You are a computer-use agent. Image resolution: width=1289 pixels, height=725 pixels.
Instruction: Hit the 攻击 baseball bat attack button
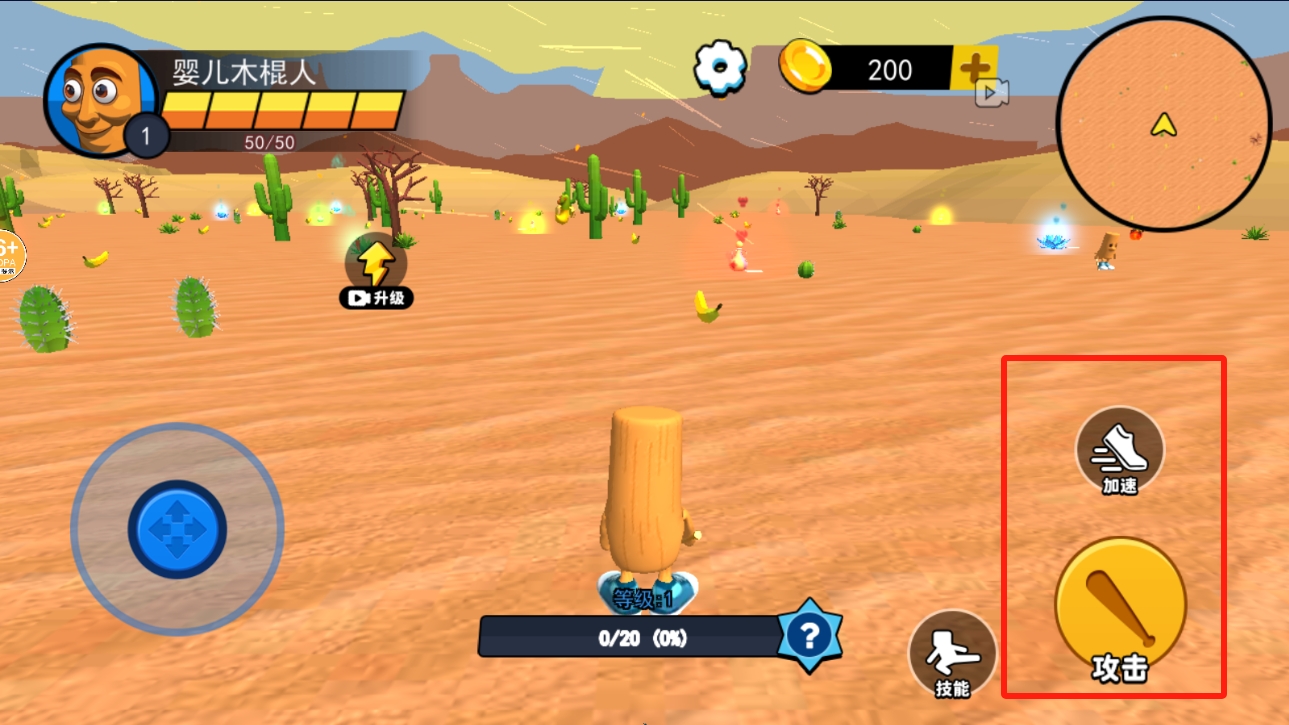[1120, 607]
